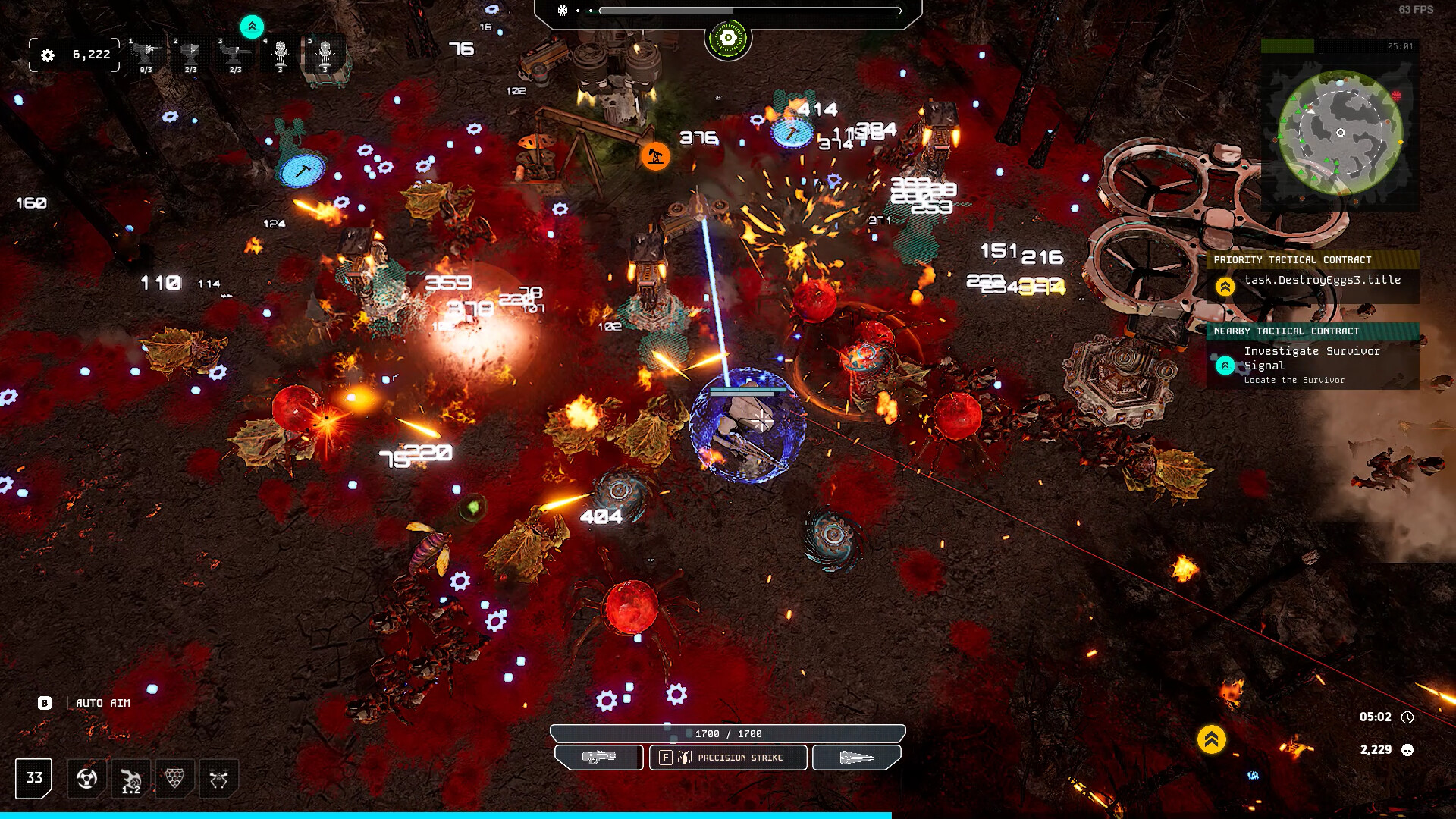The height and width of the screenshot is (819, 1456).
Task: Select the first turret build slot
Action: (146, 55)
